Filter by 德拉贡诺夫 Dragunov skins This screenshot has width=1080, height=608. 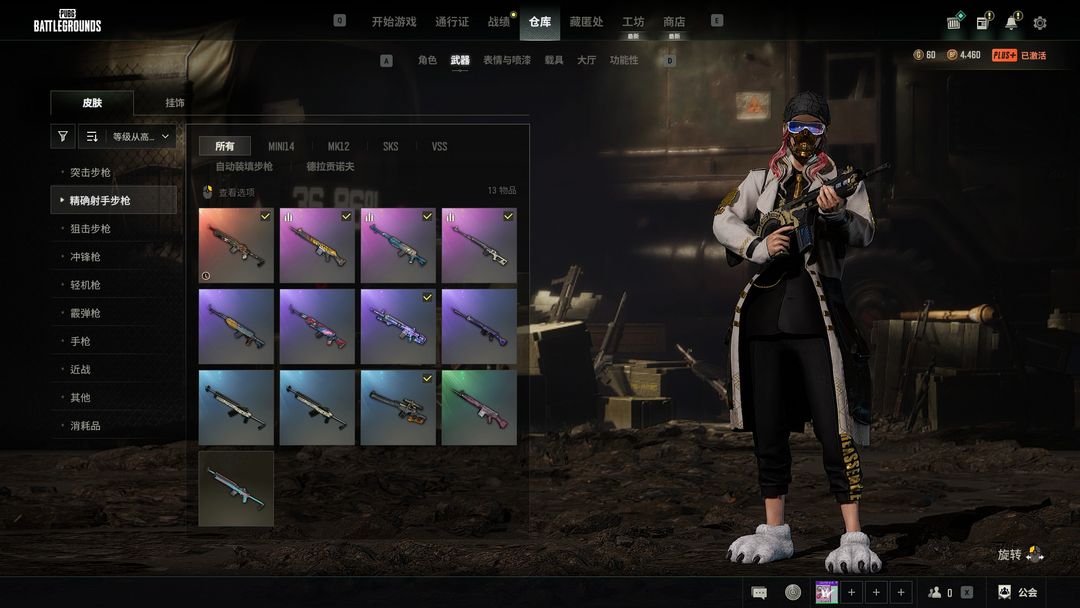click(330, 166)
